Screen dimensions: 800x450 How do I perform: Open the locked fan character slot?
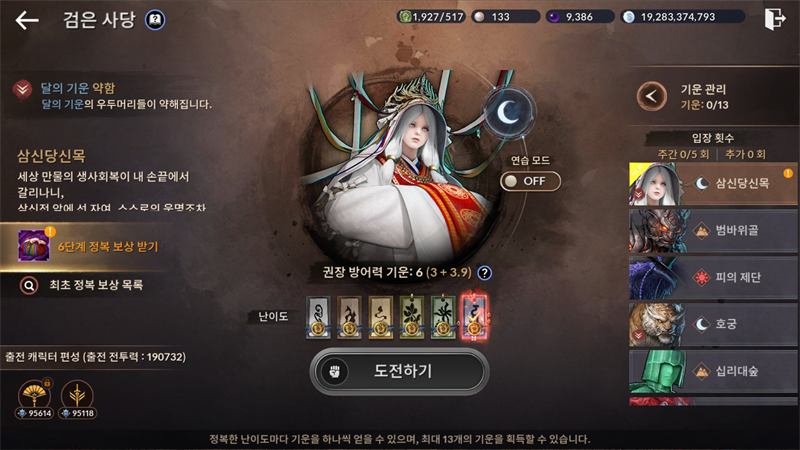tap(35, 396)
